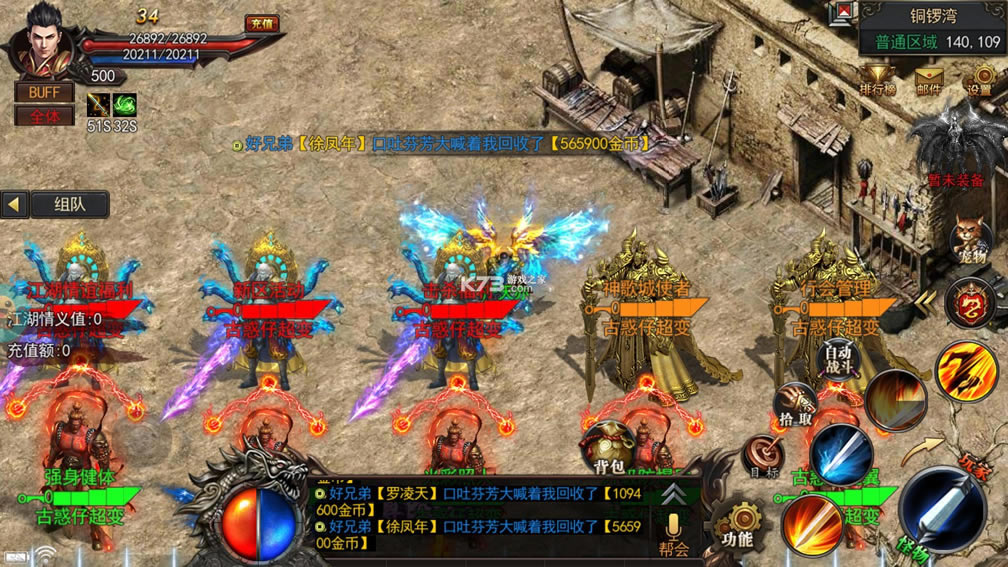Tap the 拾取 pickup button
The height and width of the screenshot is (567, 1008).
(793, 403)
